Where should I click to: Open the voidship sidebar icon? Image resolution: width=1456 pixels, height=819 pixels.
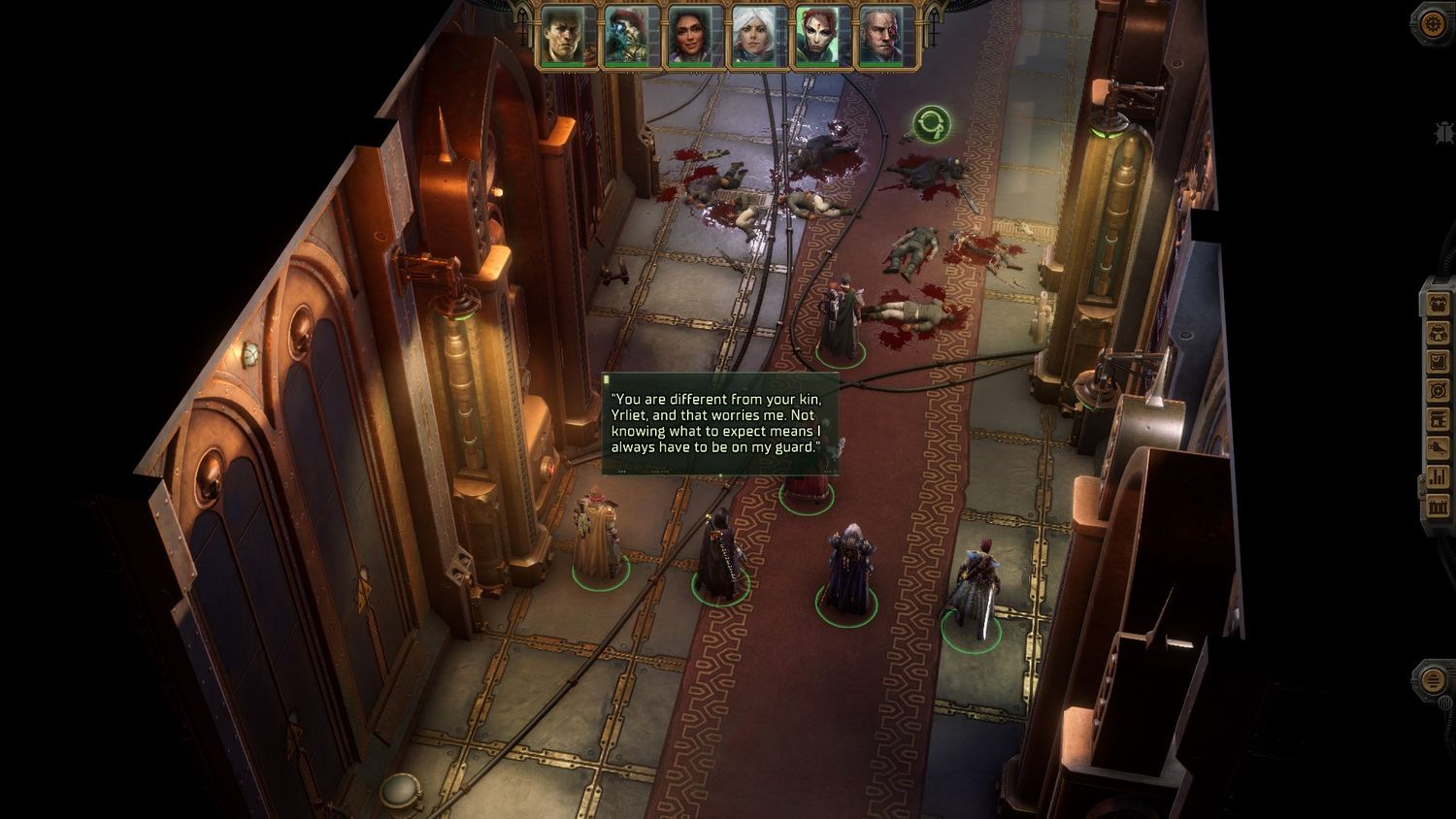pos(1438,448)
